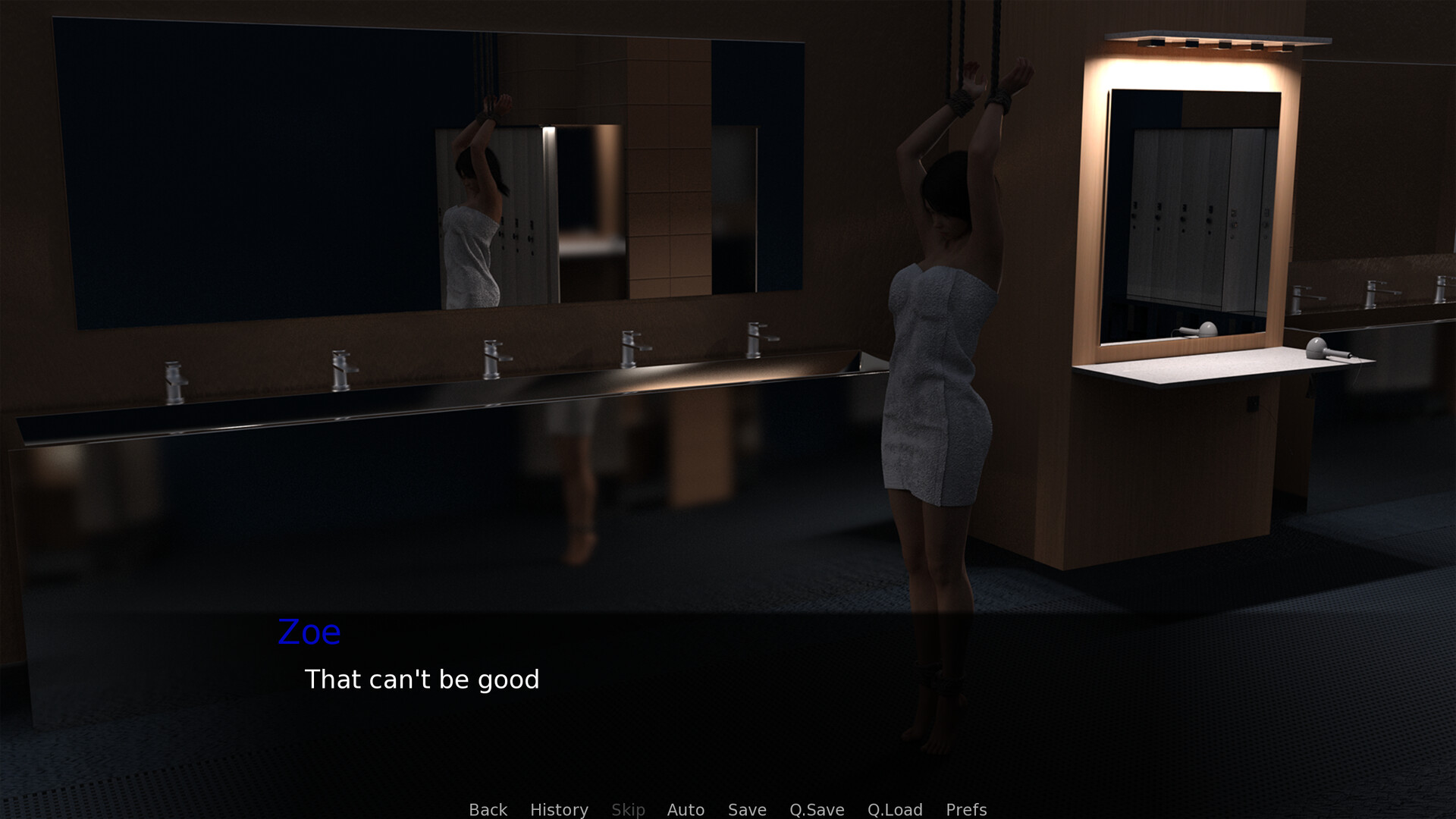Select Zoe's name label
This screenshot has width=1456, height=819.
(309, 632)
